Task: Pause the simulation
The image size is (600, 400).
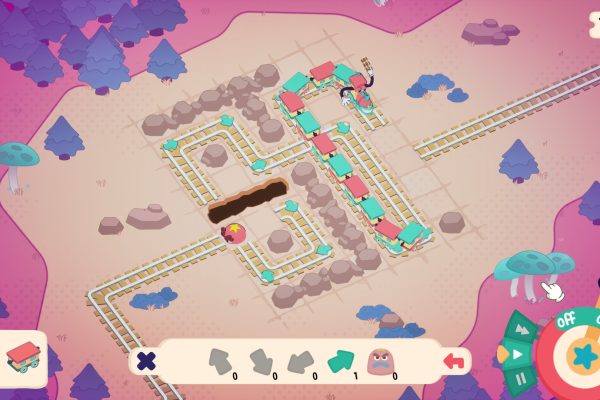Action: coord(521,379)
